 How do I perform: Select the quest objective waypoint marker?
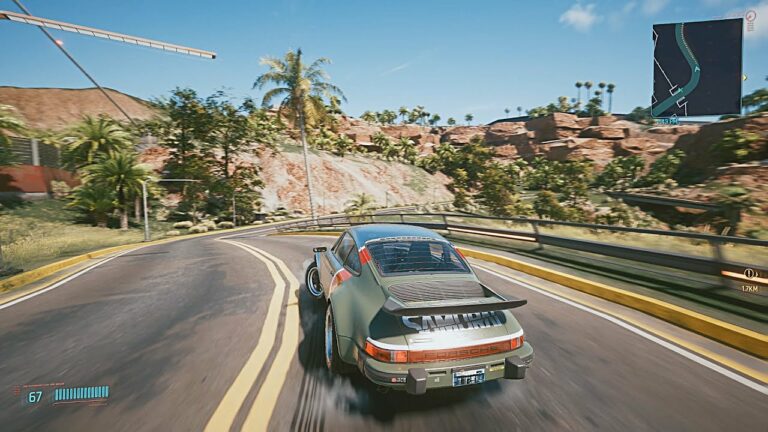pyautogui.click(x=749, y=272)
